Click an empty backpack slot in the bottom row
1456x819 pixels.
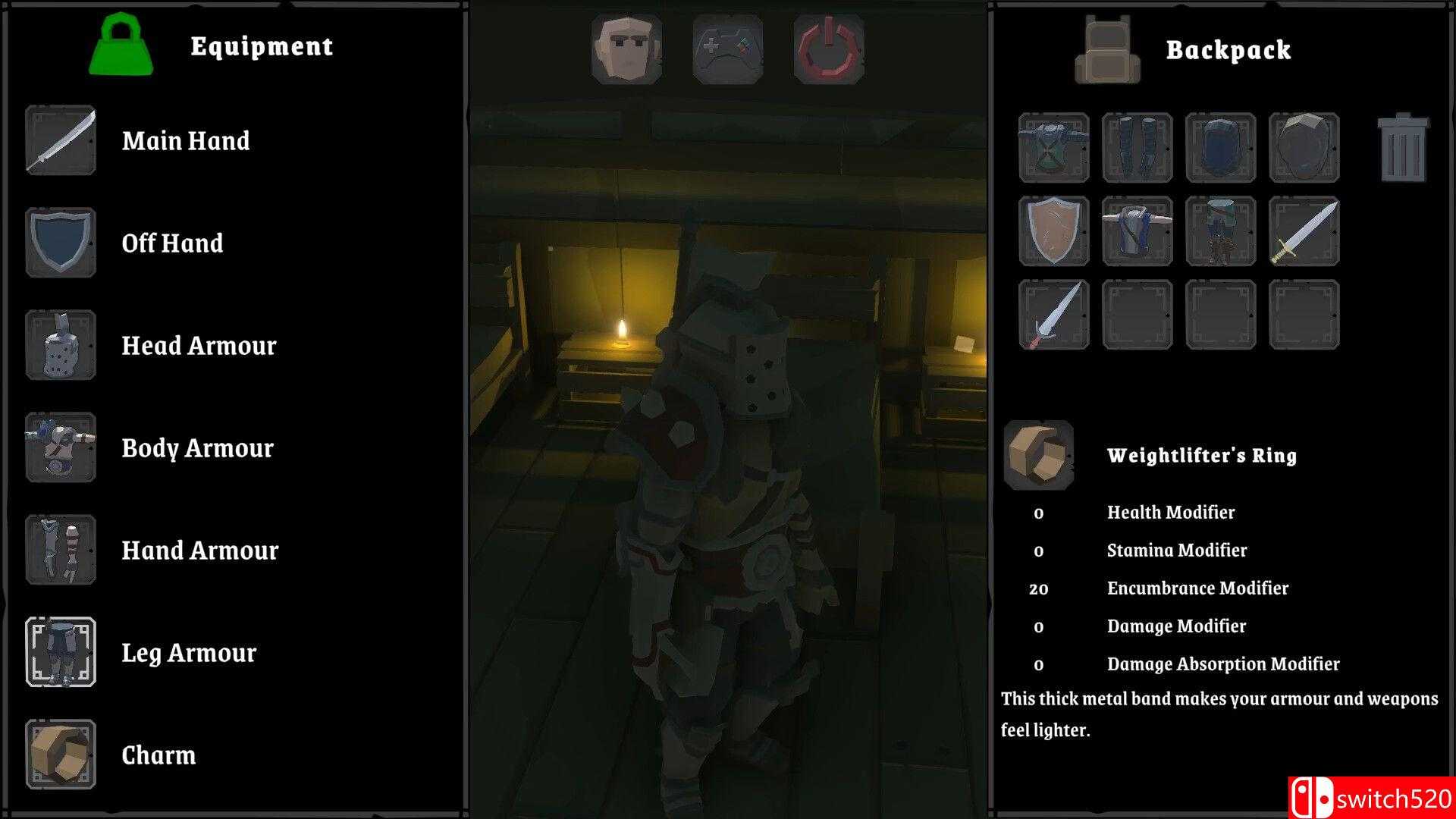(x=1137, y=315)
